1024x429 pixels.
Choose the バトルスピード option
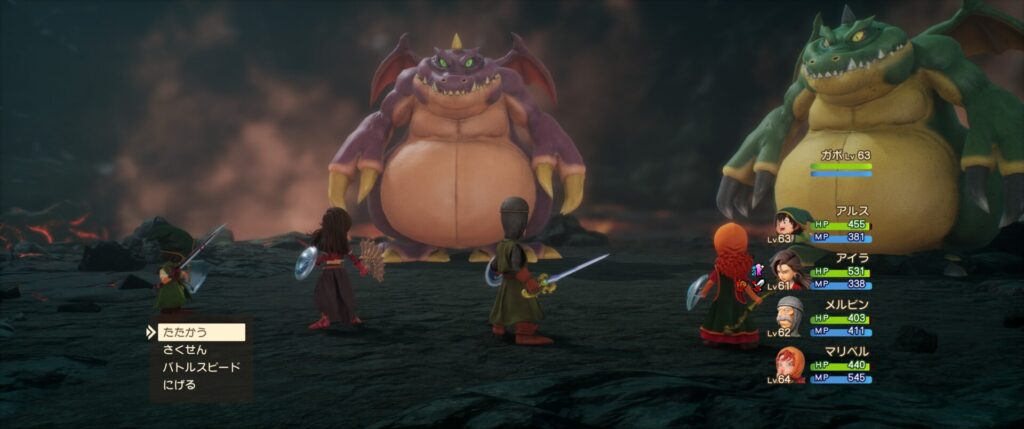click(x=201, y=367)
